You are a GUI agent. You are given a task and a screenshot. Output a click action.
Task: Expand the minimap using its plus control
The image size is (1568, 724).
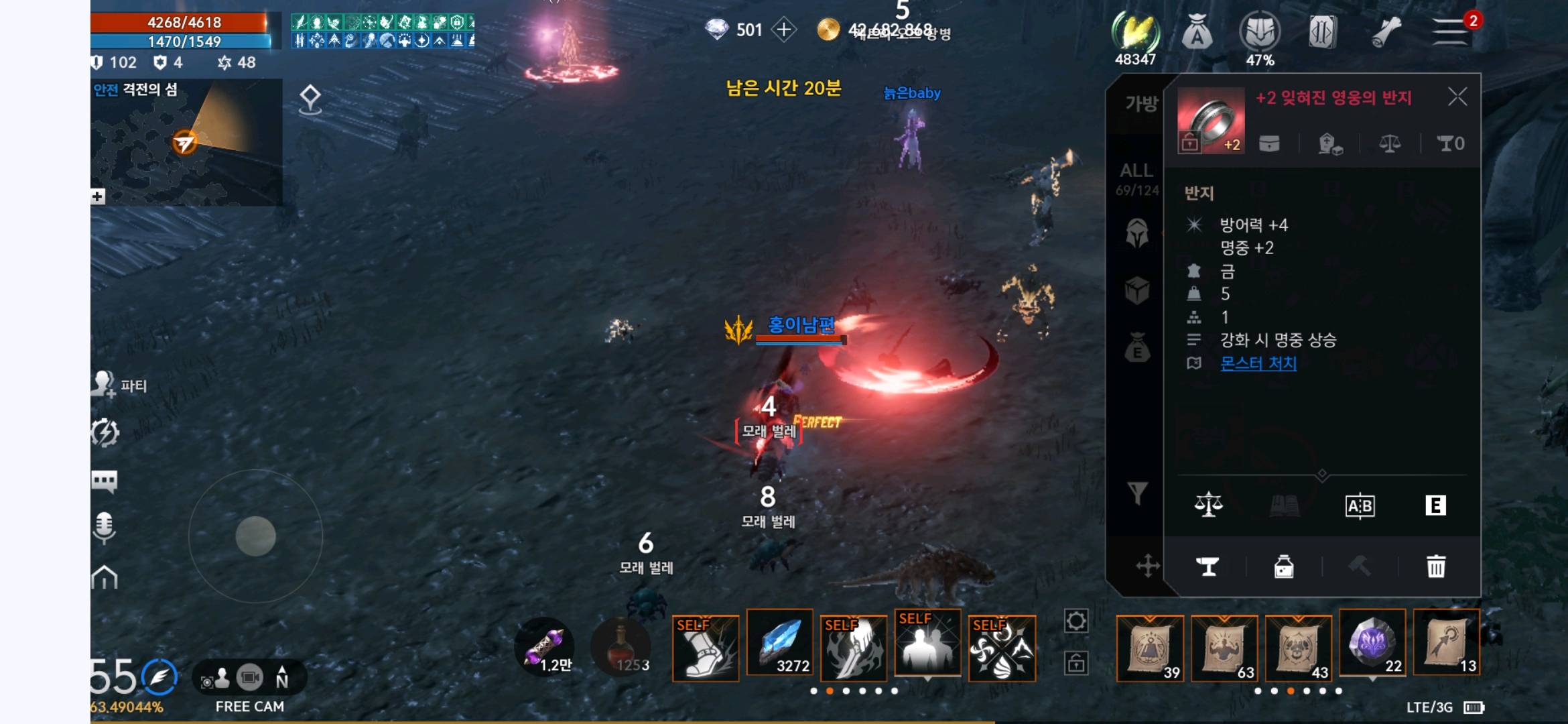(x=98, y=195)
